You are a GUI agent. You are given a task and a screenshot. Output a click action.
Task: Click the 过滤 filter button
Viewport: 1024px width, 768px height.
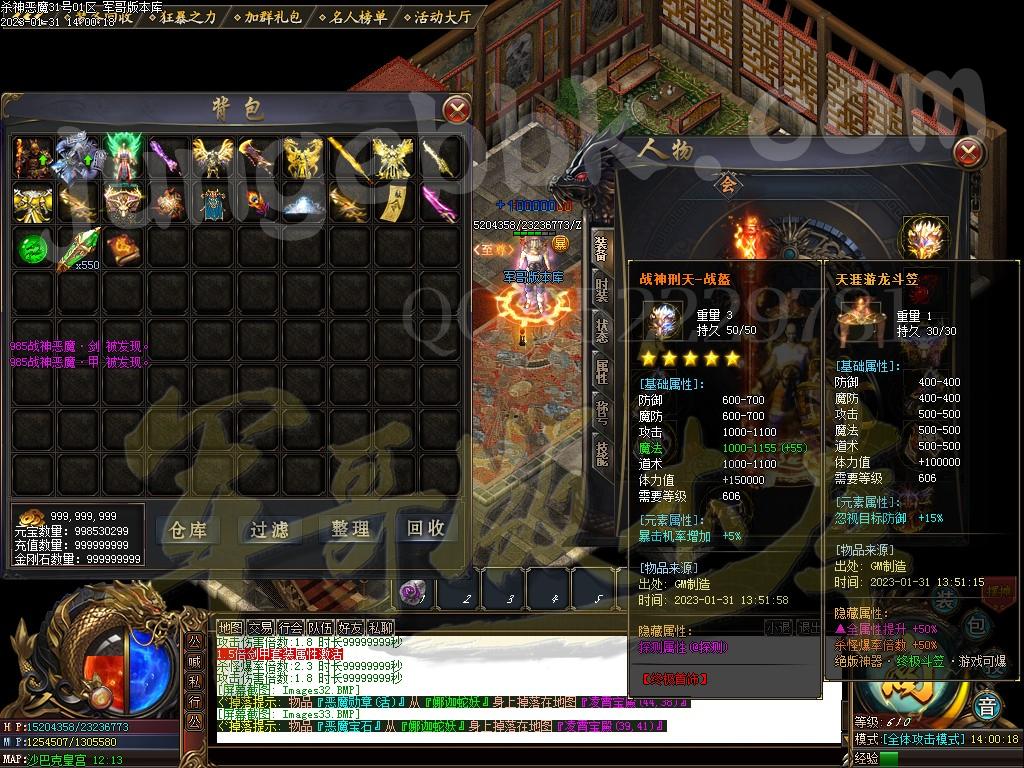pyautogui.click(x=268, y=530)
